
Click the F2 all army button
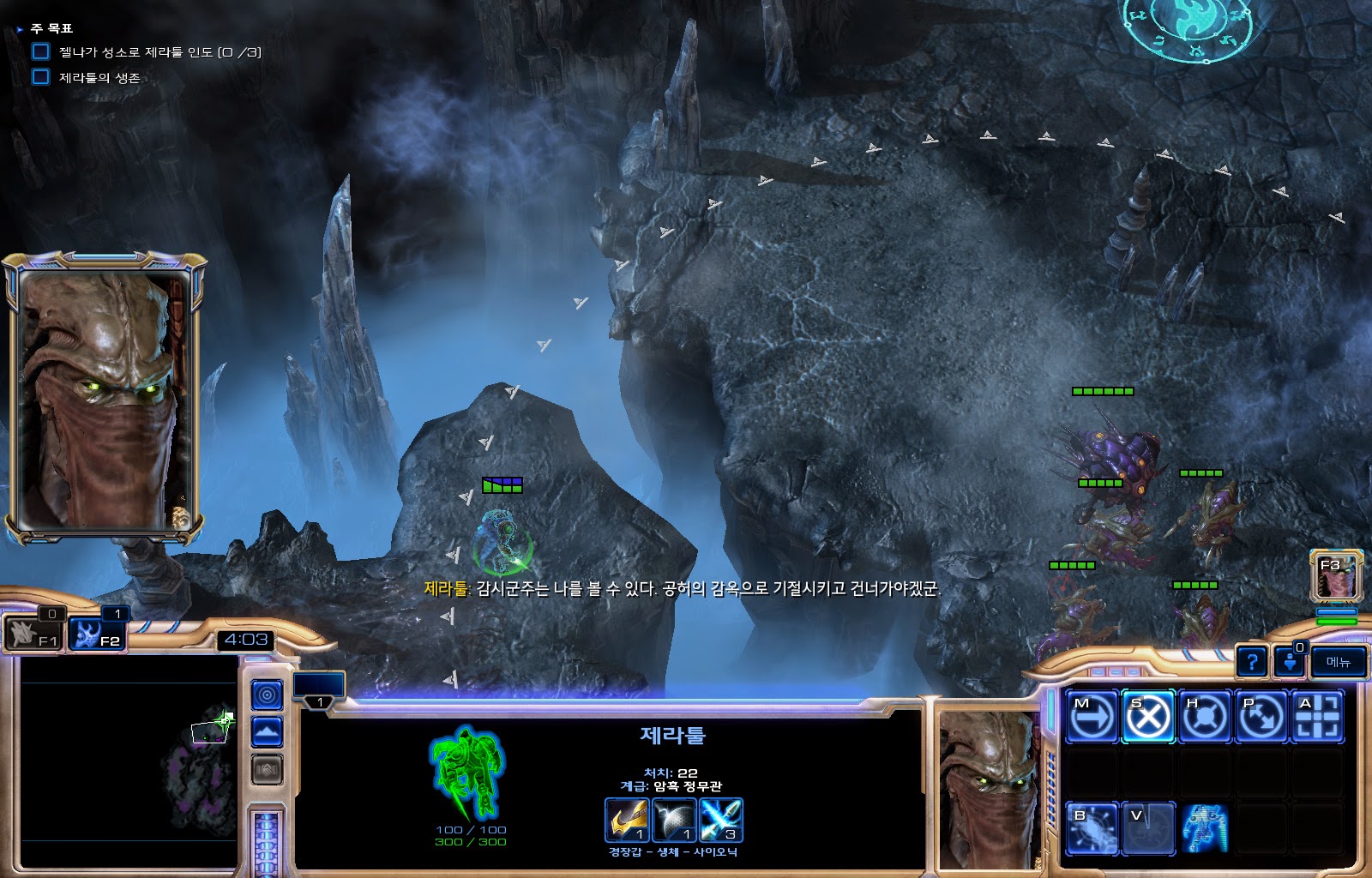click(97, 635)
